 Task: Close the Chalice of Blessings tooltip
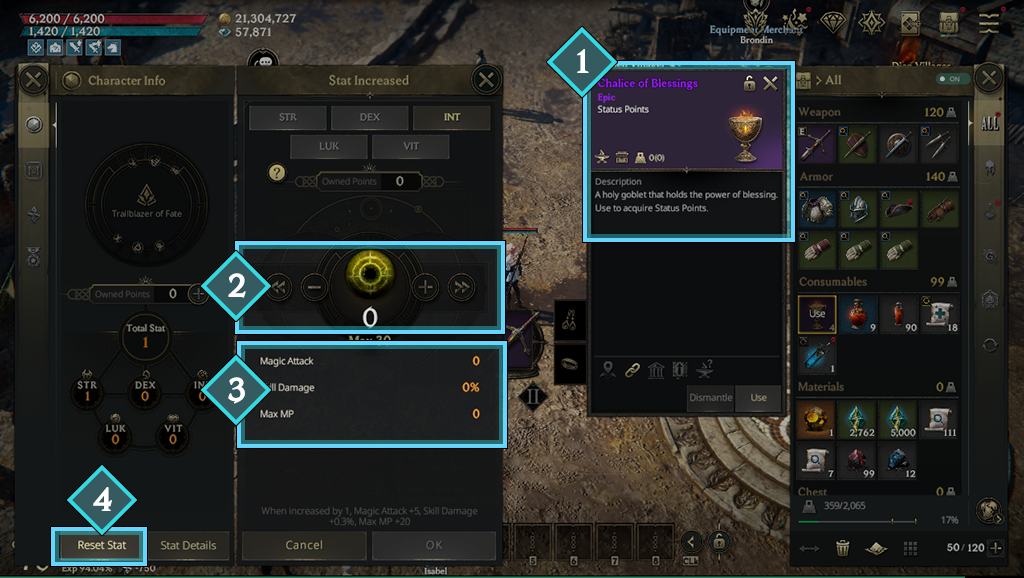pos(770,83)
